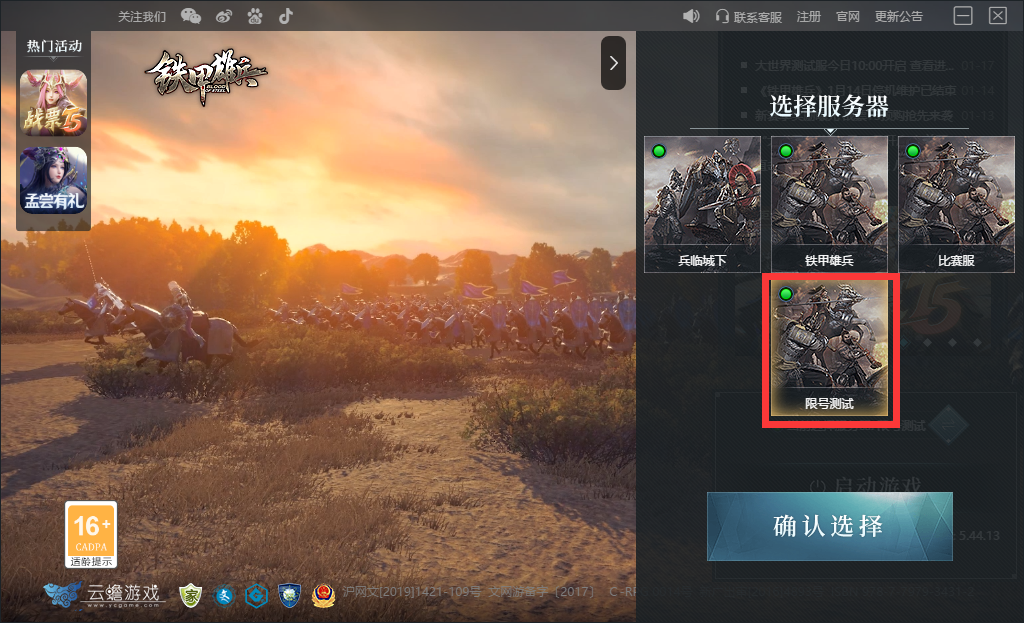Open the Baidu paw icon link
Image resolution: width=1024 pixels, height=623 pixels.
click(255, 16)
